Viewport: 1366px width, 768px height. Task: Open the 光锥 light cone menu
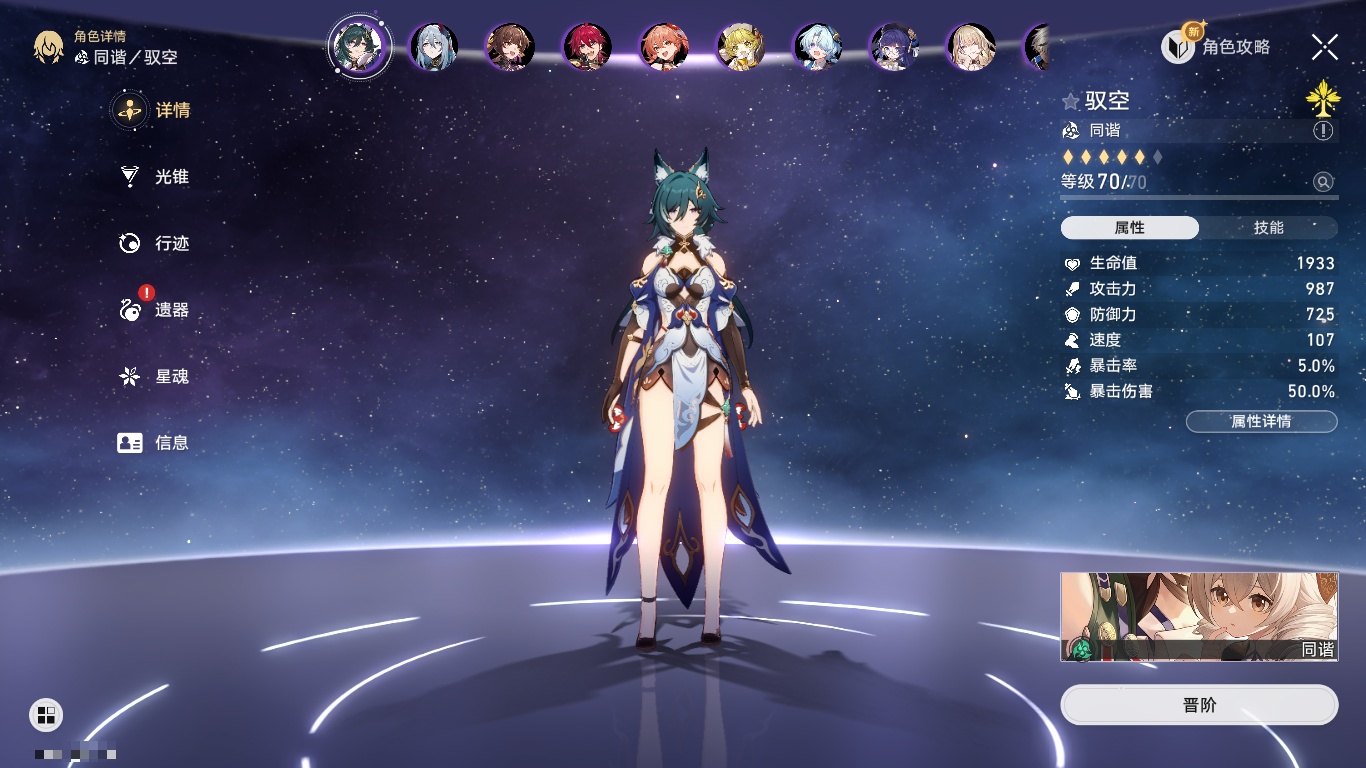click(x=155, y=177)
